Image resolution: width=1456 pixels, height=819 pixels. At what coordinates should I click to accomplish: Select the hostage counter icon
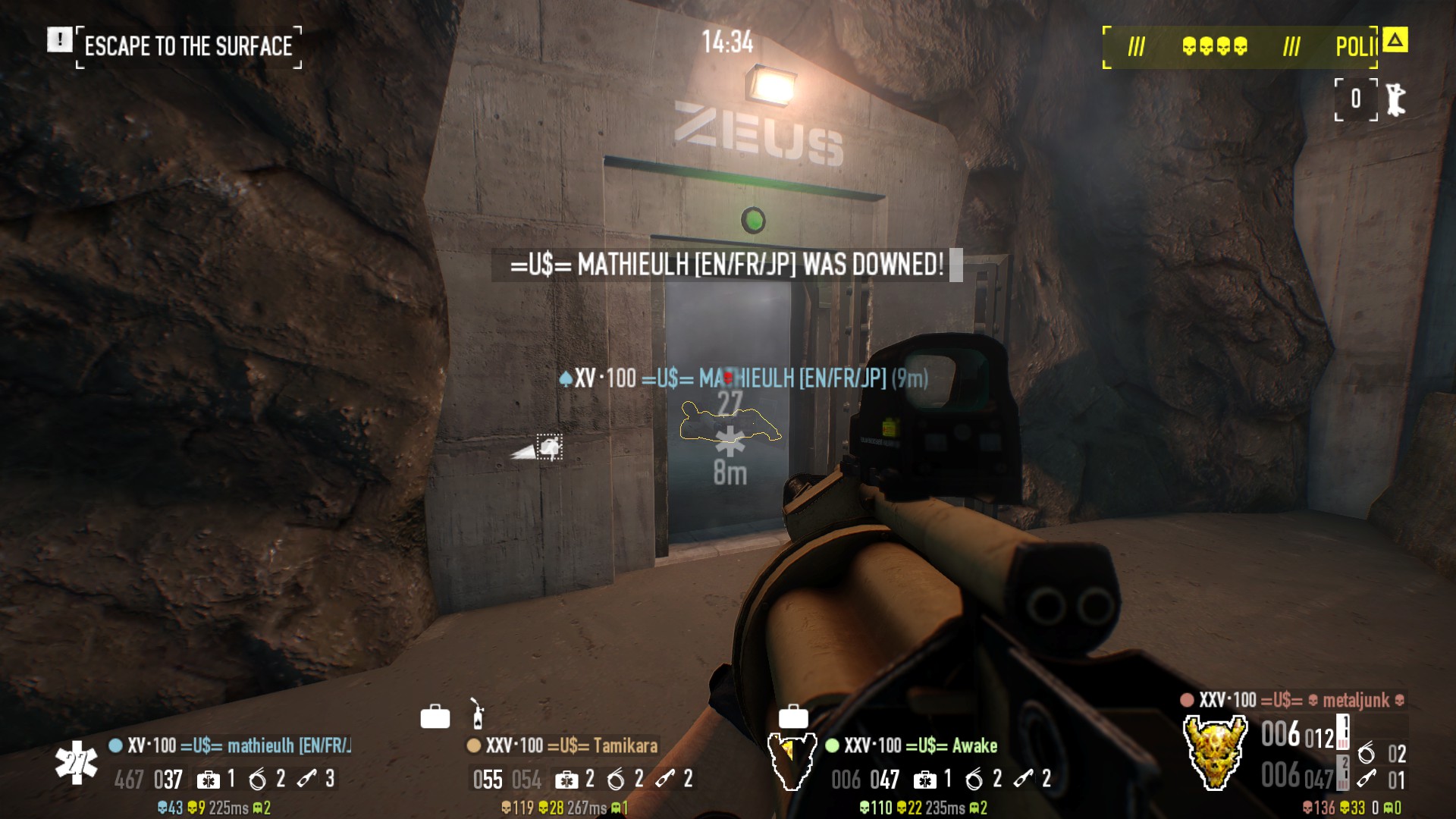[1394, 99]
